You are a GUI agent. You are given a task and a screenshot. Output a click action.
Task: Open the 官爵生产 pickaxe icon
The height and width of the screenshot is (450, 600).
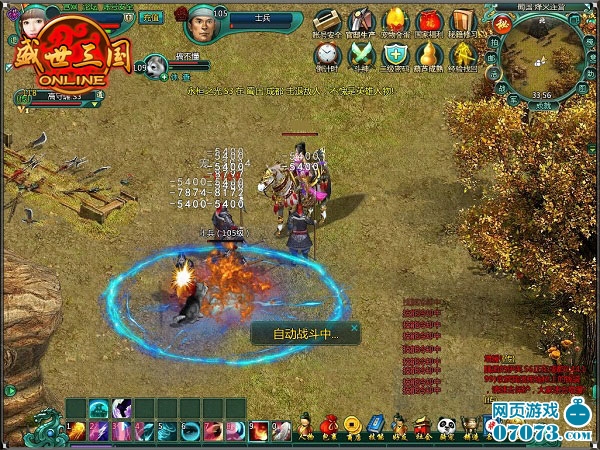tap(361, 20)
